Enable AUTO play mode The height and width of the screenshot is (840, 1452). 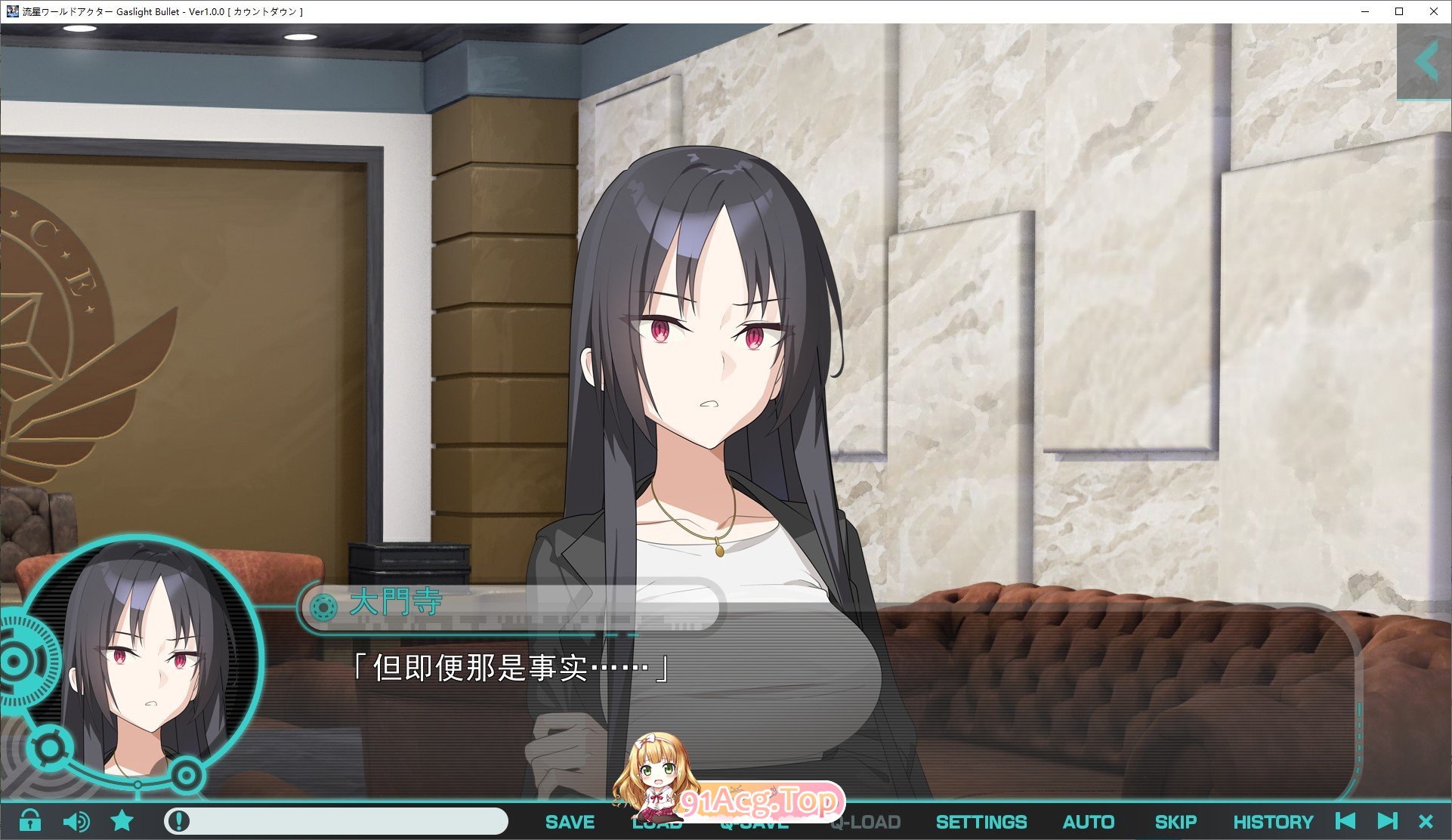coord(1089,821)
